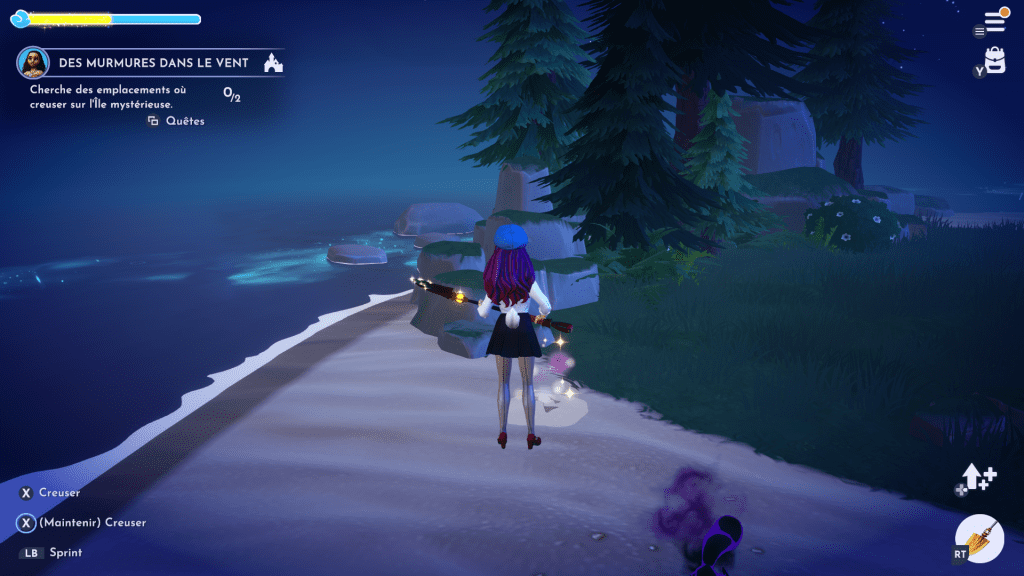Viewport: 1024px width, 576px height.
Task: Click the upward arrow with plus signs icon
Action: pyautogui.click(x=979, y=478)
